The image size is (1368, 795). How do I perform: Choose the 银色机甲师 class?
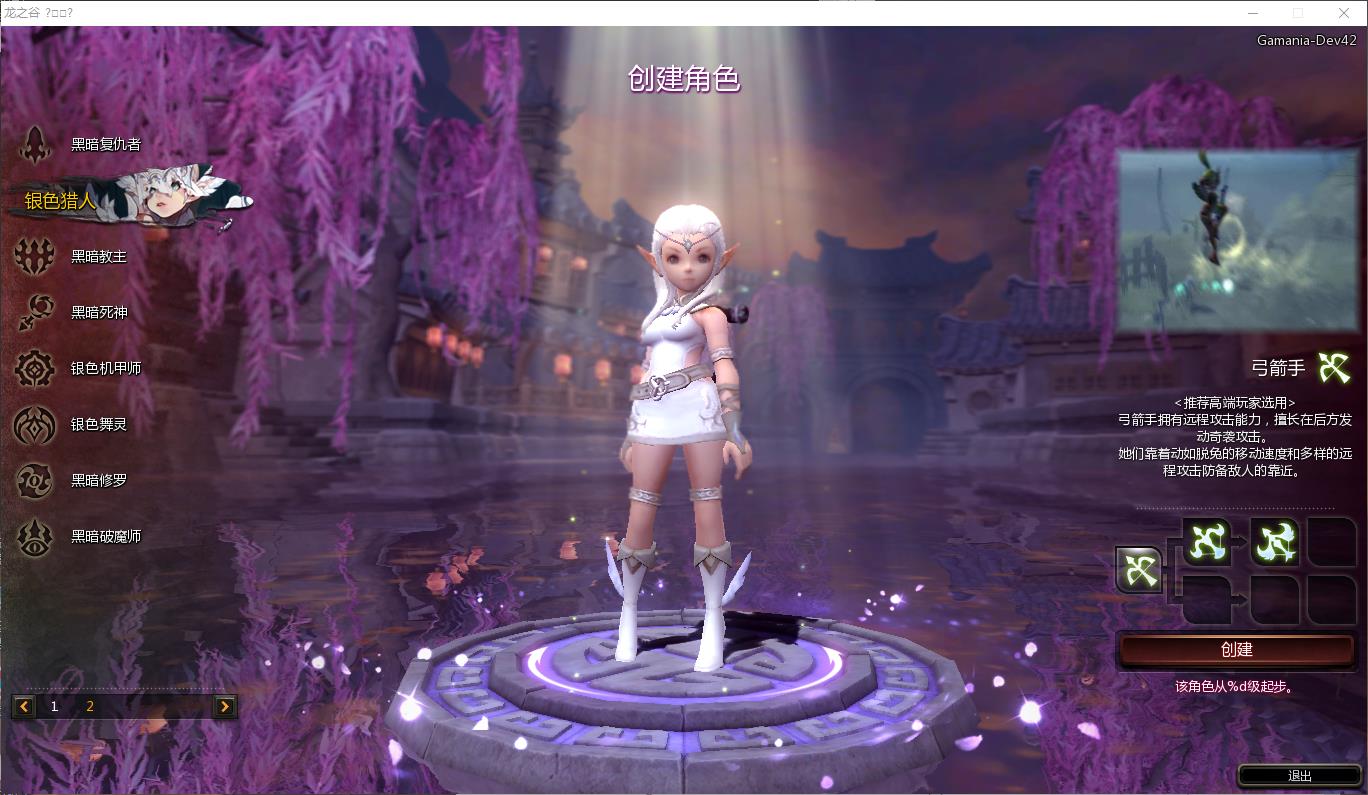tap(105, 368)
